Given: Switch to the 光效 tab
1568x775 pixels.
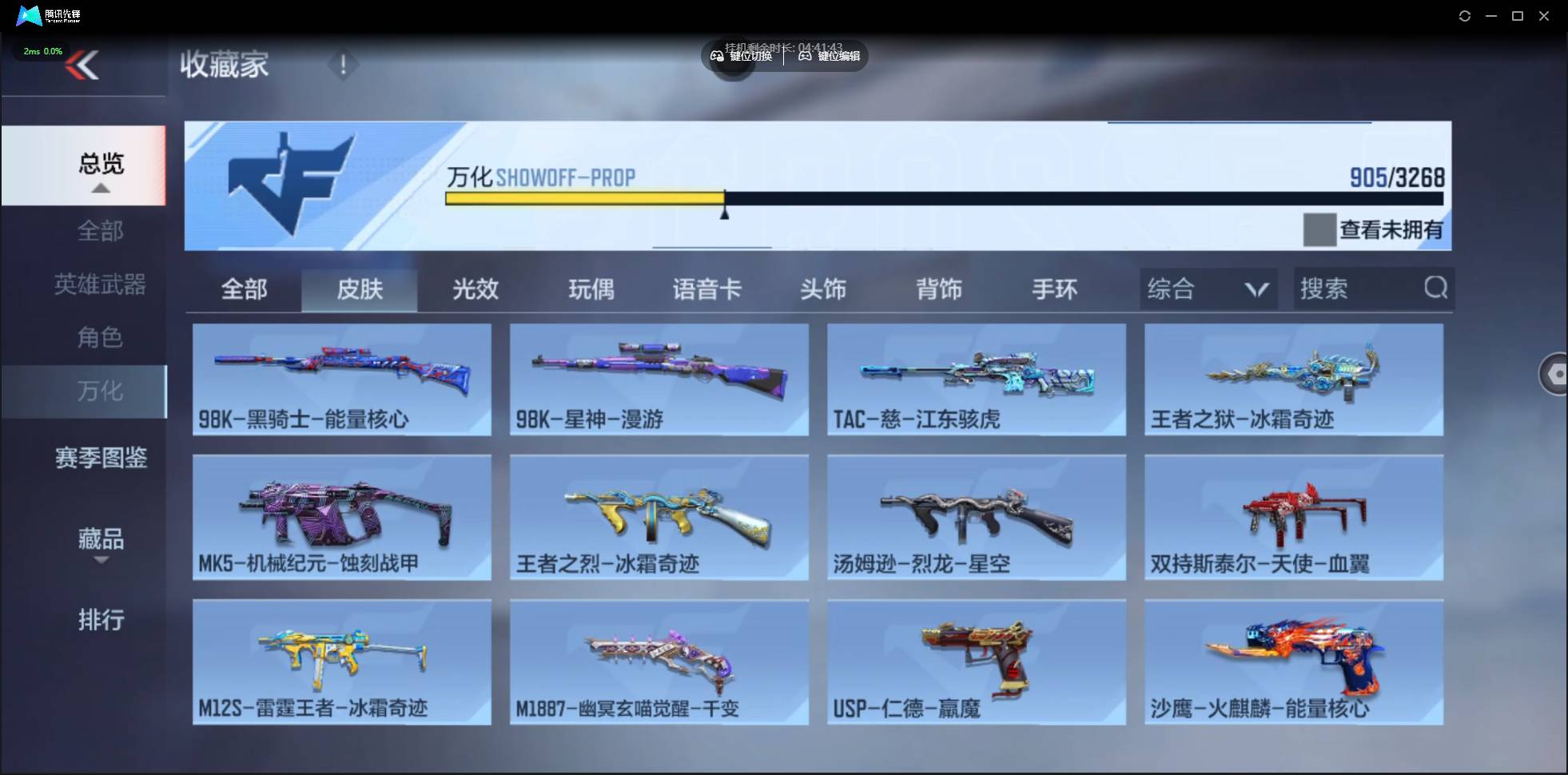Looking at the screenshot, I should pyautogui.click(x=475, y=289).
